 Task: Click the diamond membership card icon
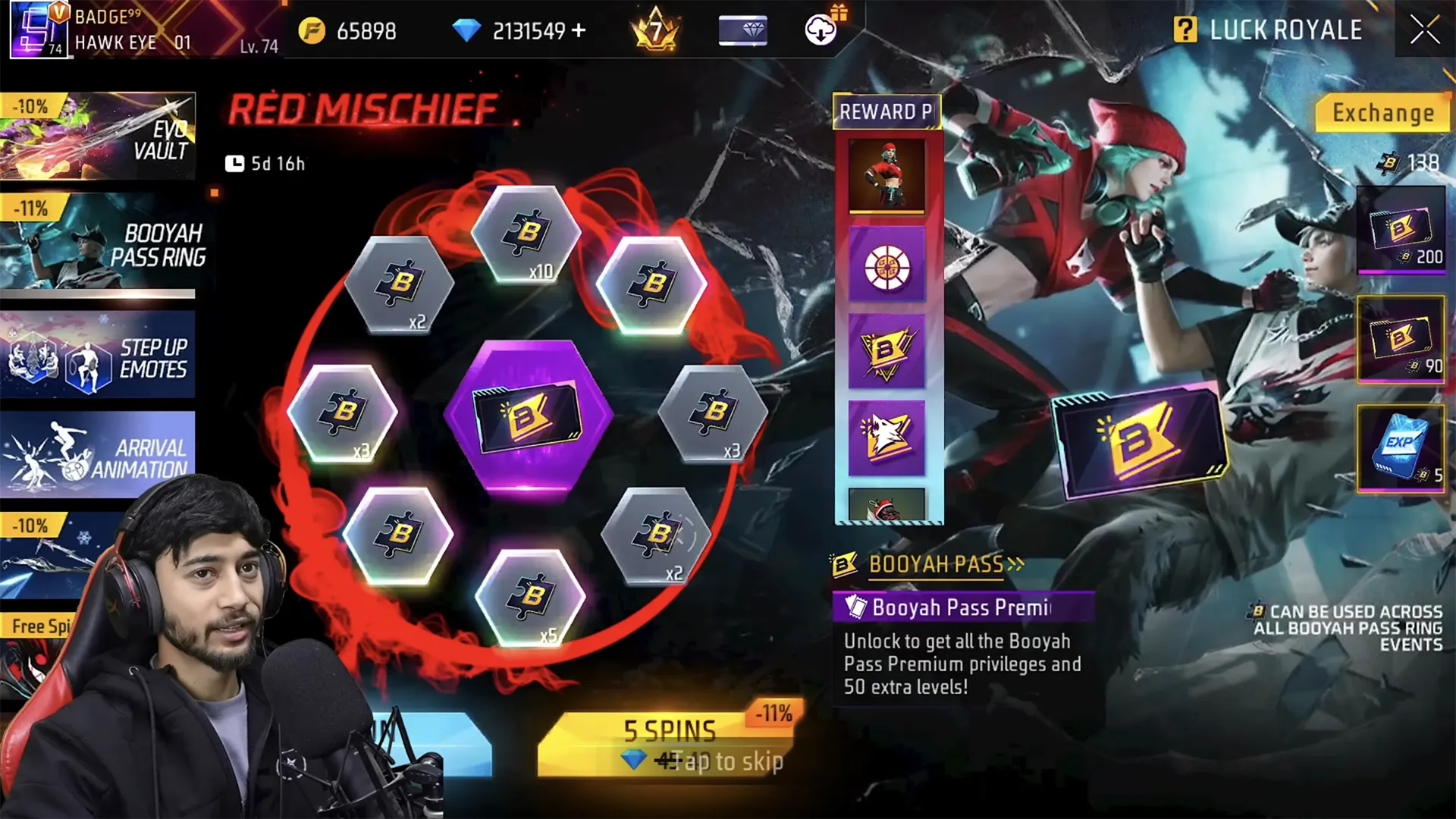[742, 30]
